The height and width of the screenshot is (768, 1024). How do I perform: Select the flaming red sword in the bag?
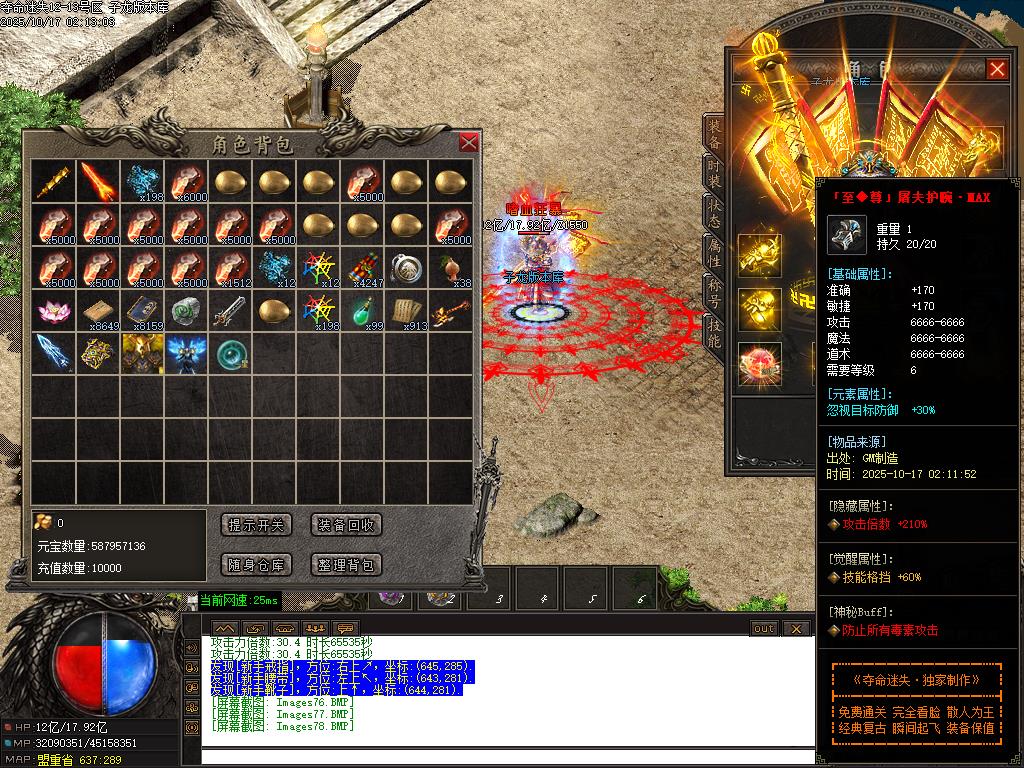pos(97,181)
